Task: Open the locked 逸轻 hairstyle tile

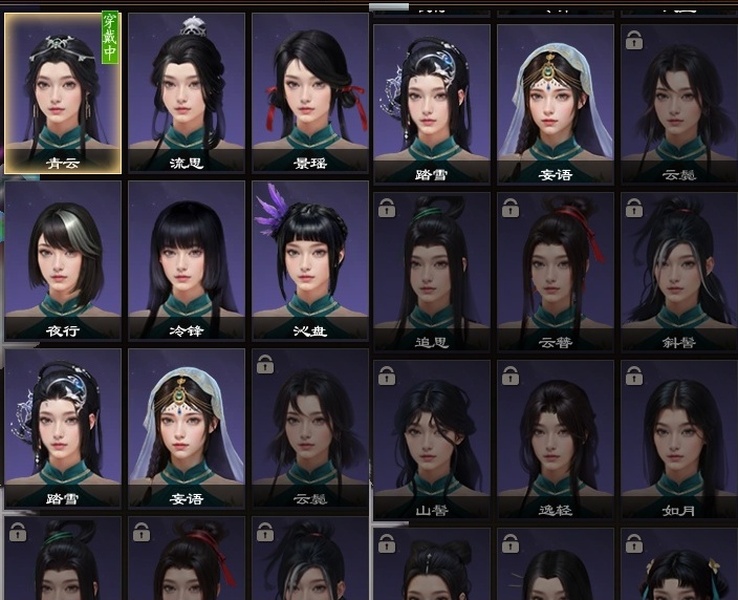Action: 556,438
